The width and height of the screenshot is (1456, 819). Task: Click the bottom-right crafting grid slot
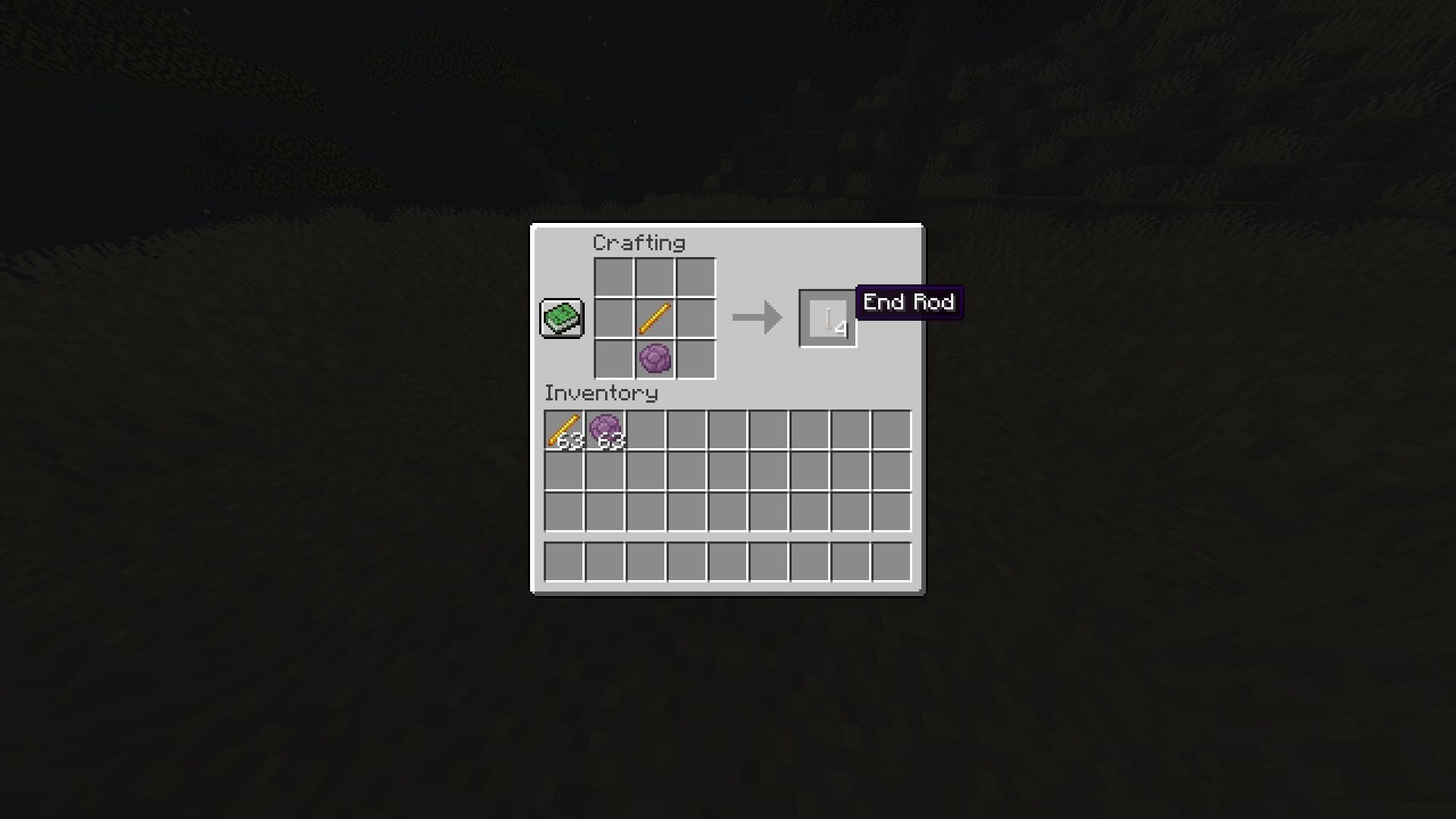(x=695, y=359)
